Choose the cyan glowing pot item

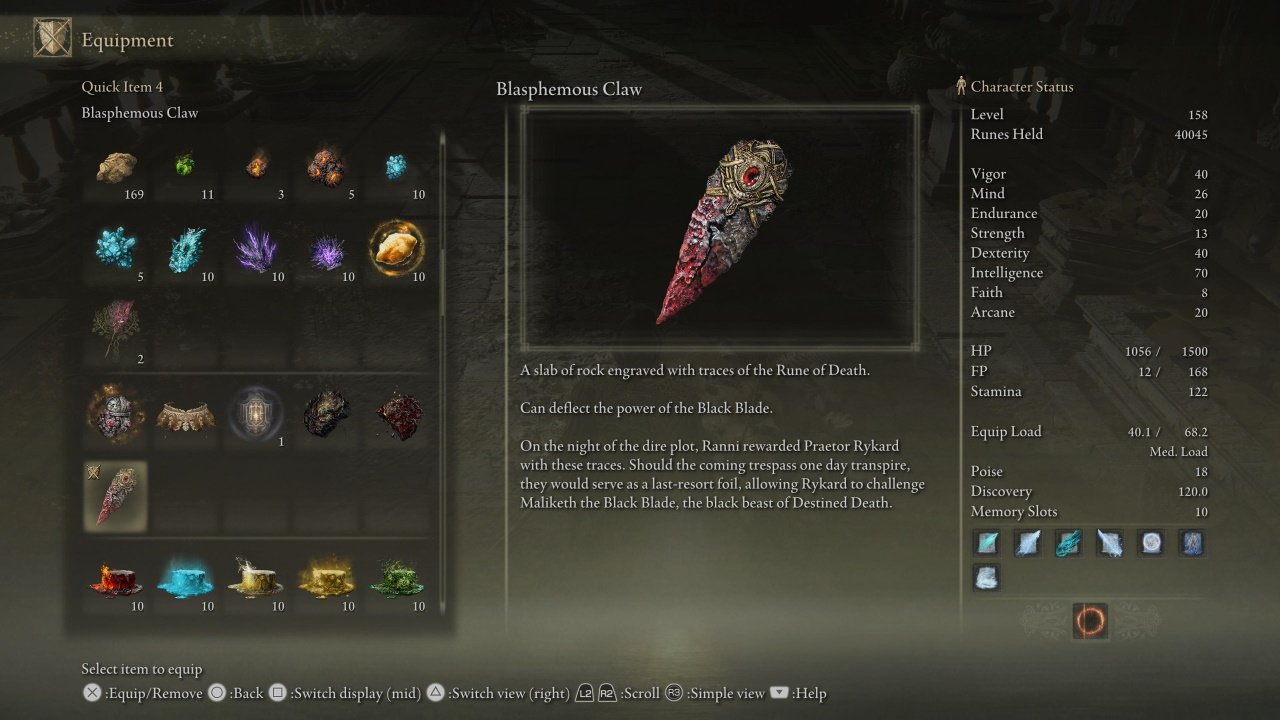click(x=186, y=579)
